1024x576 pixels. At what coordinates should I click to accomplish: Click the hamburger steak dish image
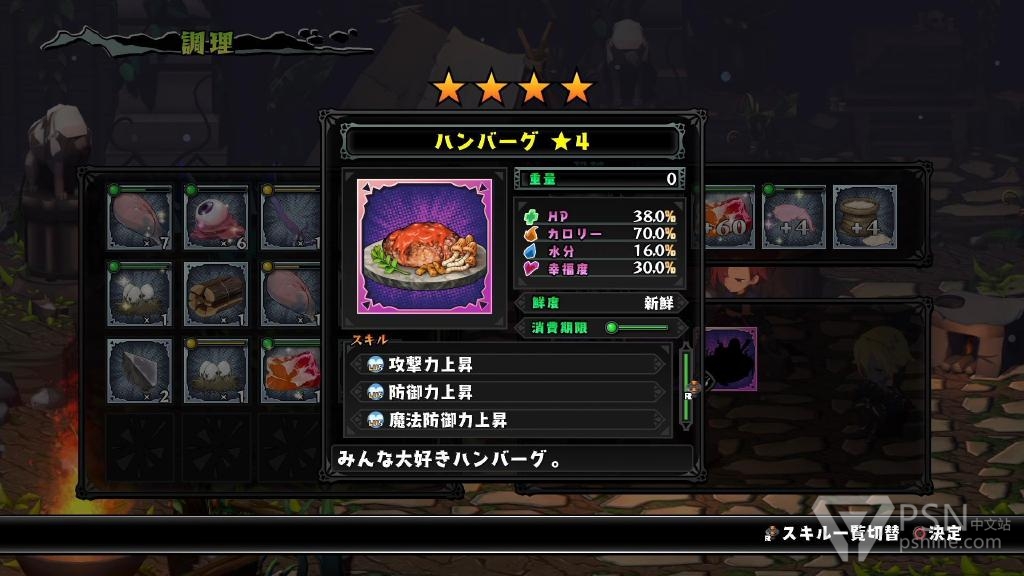tap(425, 246)
